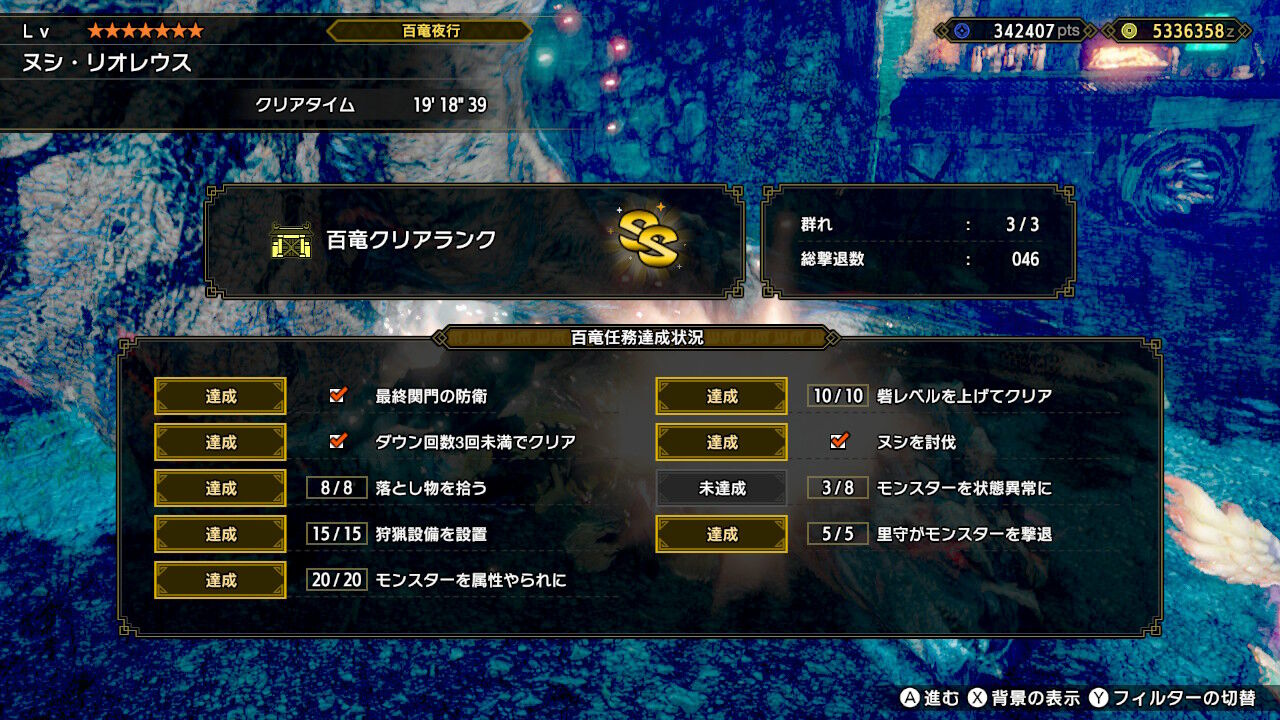The height and width of the screenshot is (720, 1280).
Task: Select the golden SS rank emblem
Action: (649, 238)
